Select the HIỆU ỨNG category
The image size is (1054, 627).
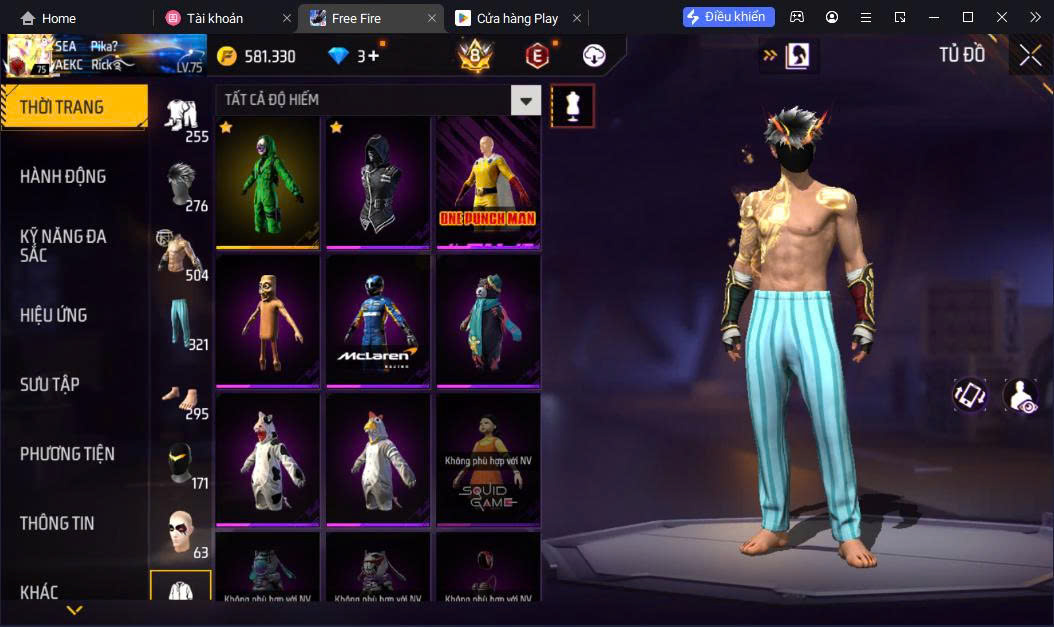pos(54,315)
